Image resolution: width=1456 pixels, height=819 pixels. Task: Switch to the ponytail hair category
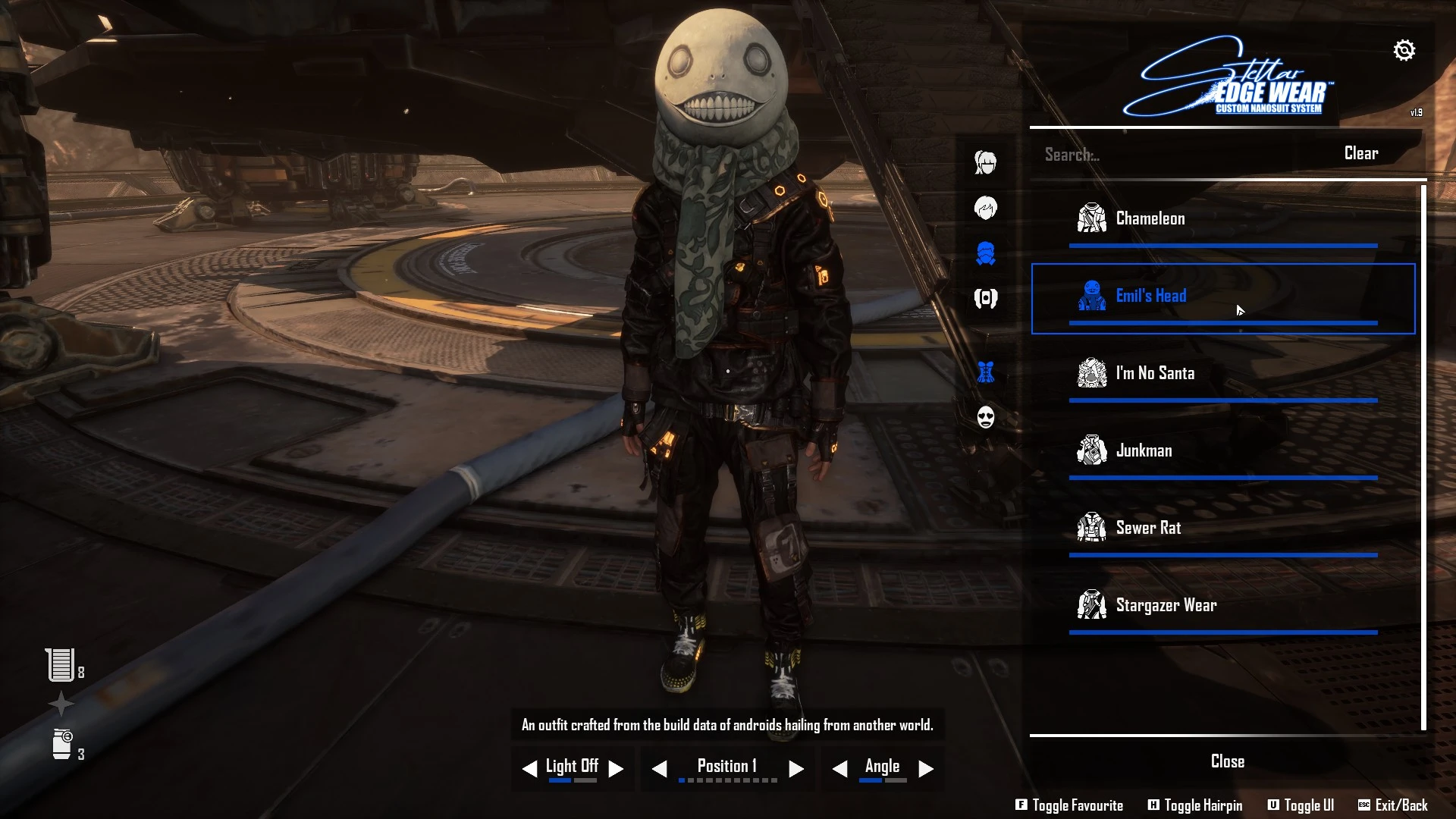click(x=985, y=162)
